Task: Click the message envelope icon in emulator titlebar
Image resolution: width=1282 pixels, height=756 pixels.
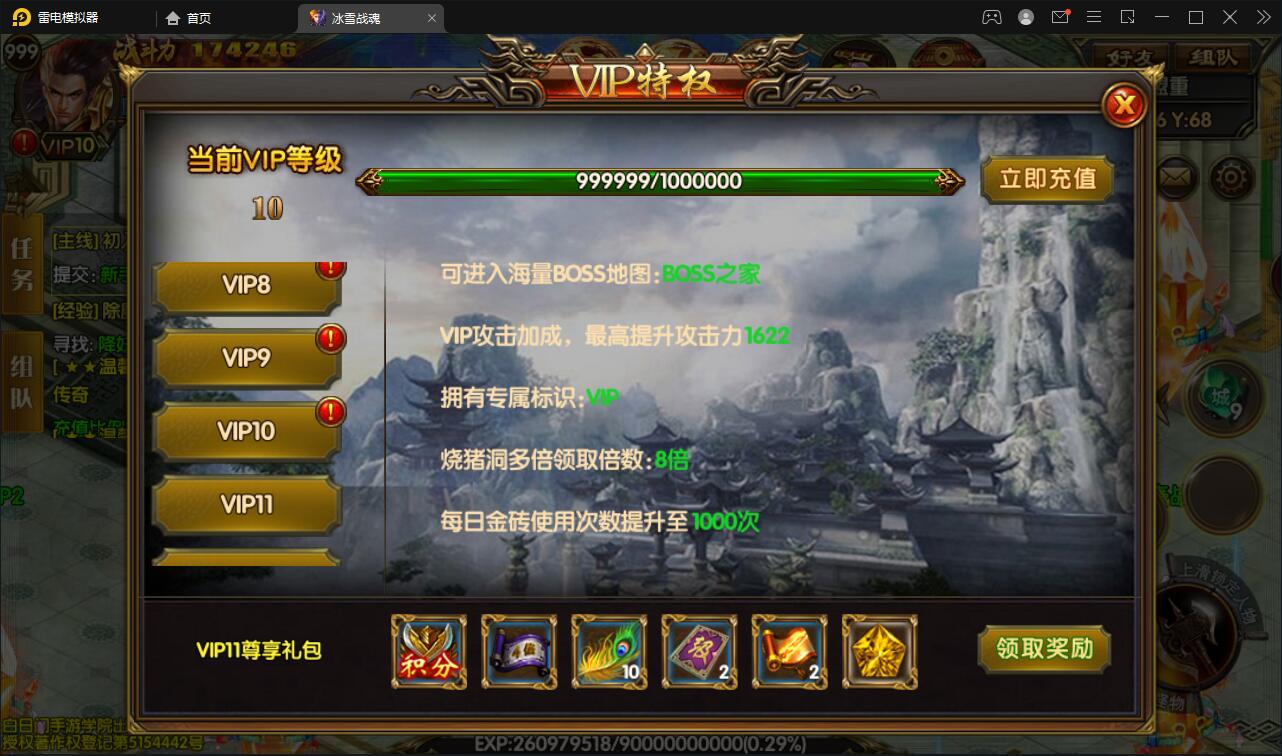Action: (1062, 17)
